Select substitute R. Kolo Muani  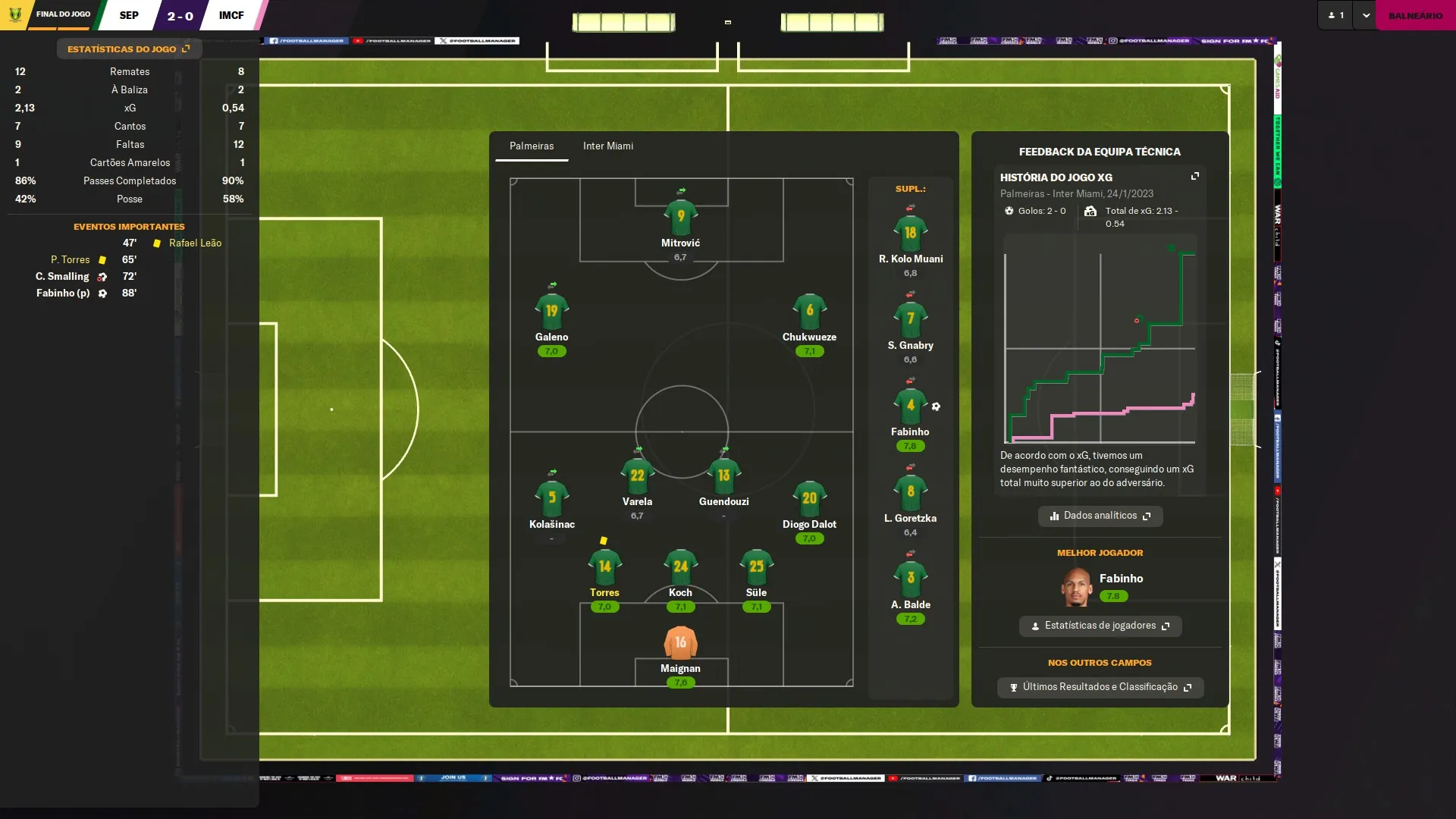910,234
